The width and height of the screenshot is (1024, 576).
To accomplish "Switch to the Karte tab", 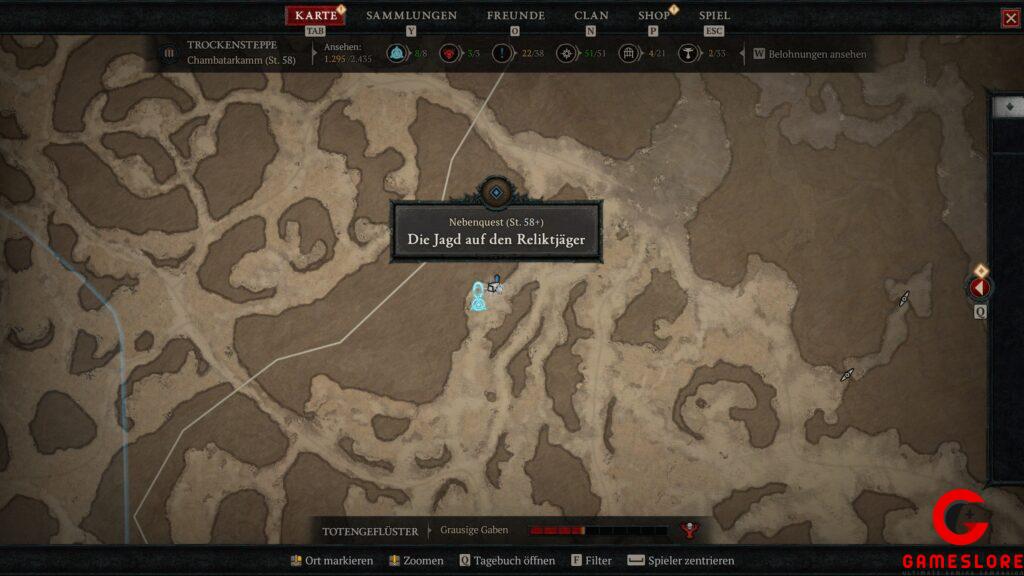I will [x=315, y=16].
